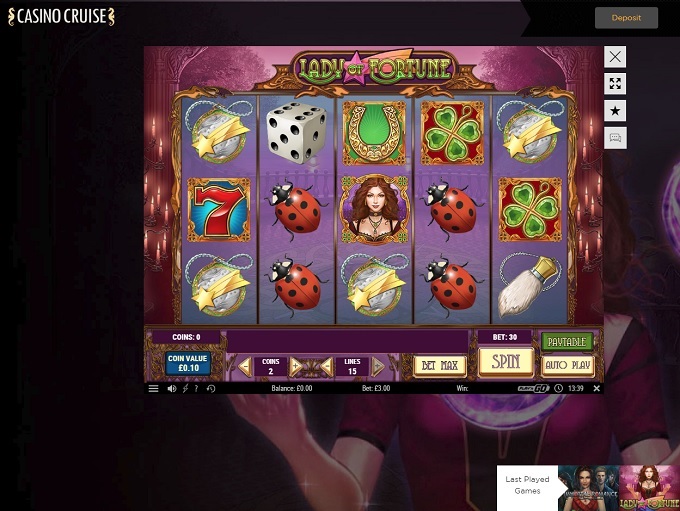Close the Lady of Fortune game window
The image size is (680, 511).
(616, 57)
